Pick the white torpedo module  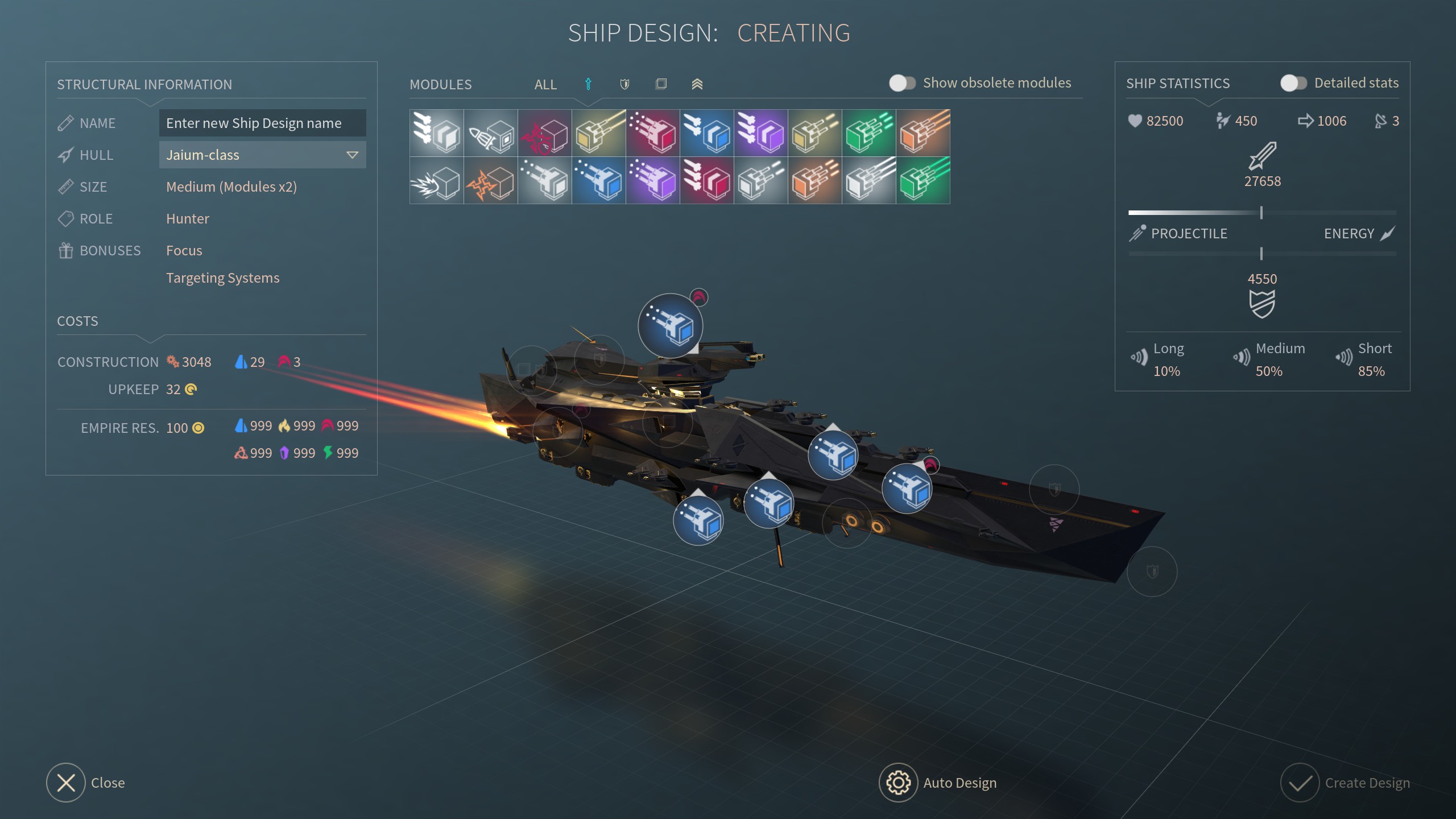tap(491, 133)
